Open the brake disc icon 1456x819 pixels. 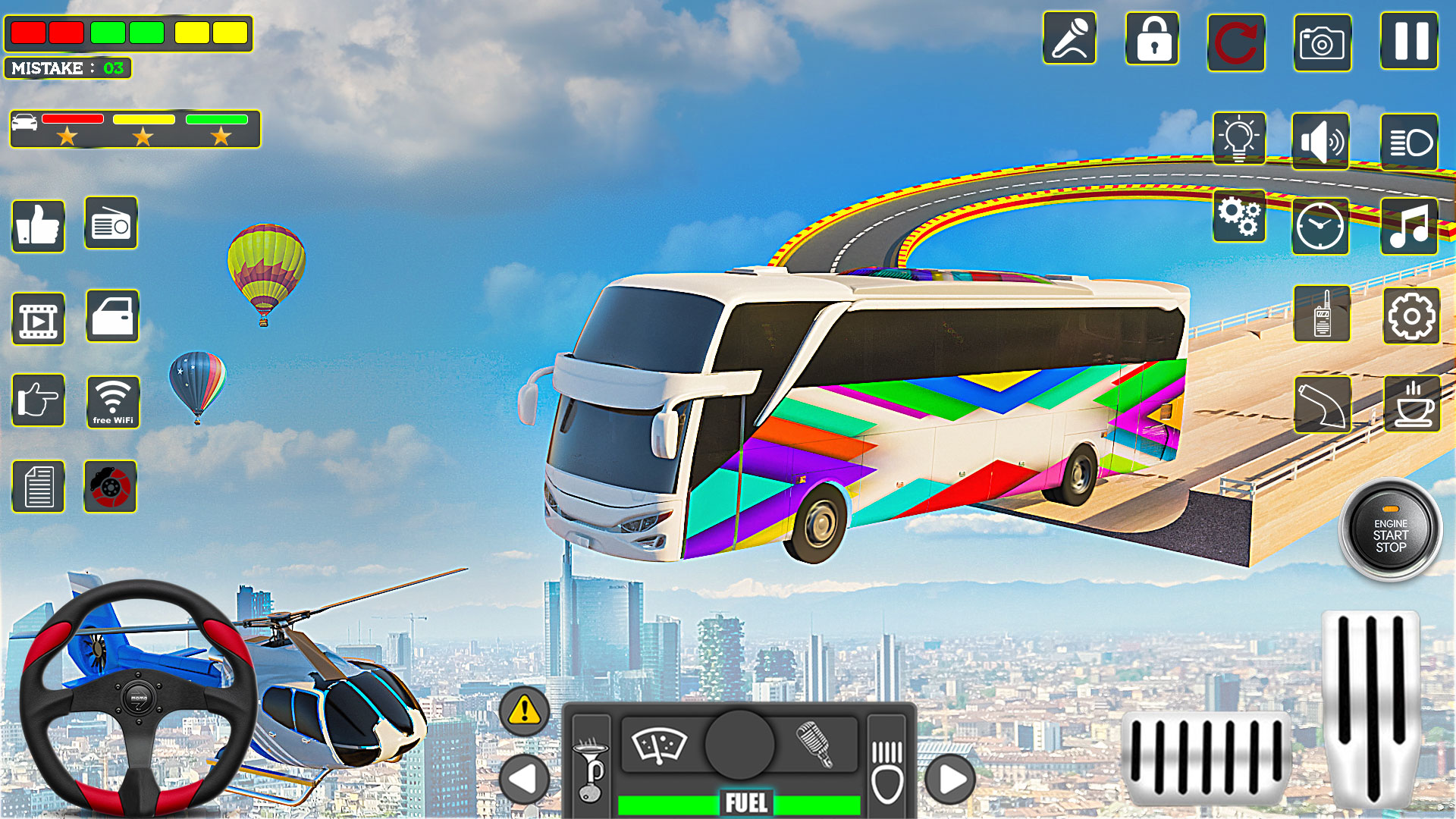pos(110,487)
